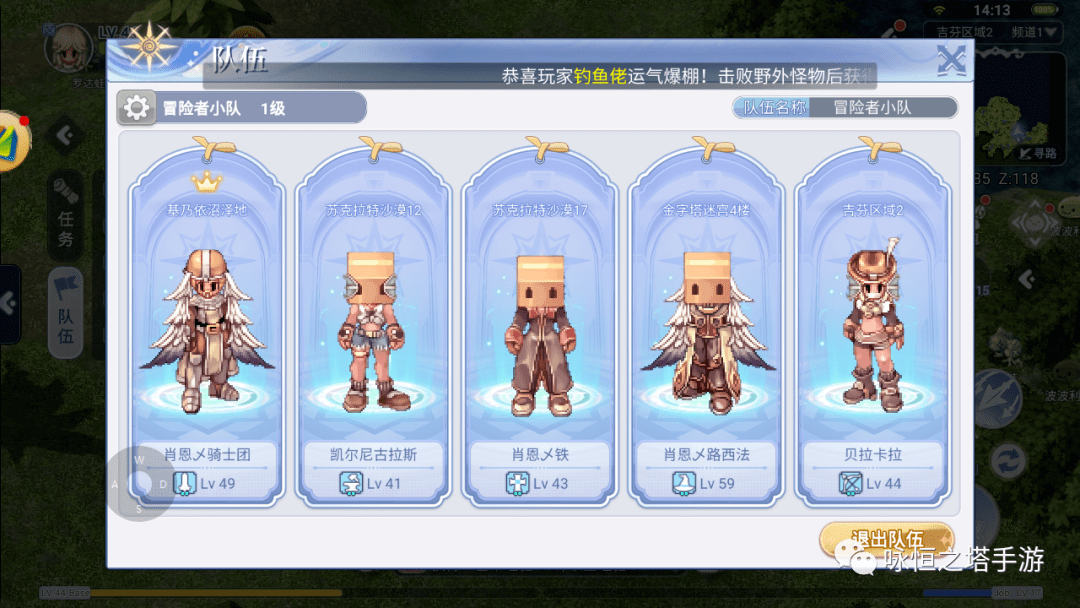Choose the 肖恩メ铁 member card

pyautogui.click(x=539, y=320)
